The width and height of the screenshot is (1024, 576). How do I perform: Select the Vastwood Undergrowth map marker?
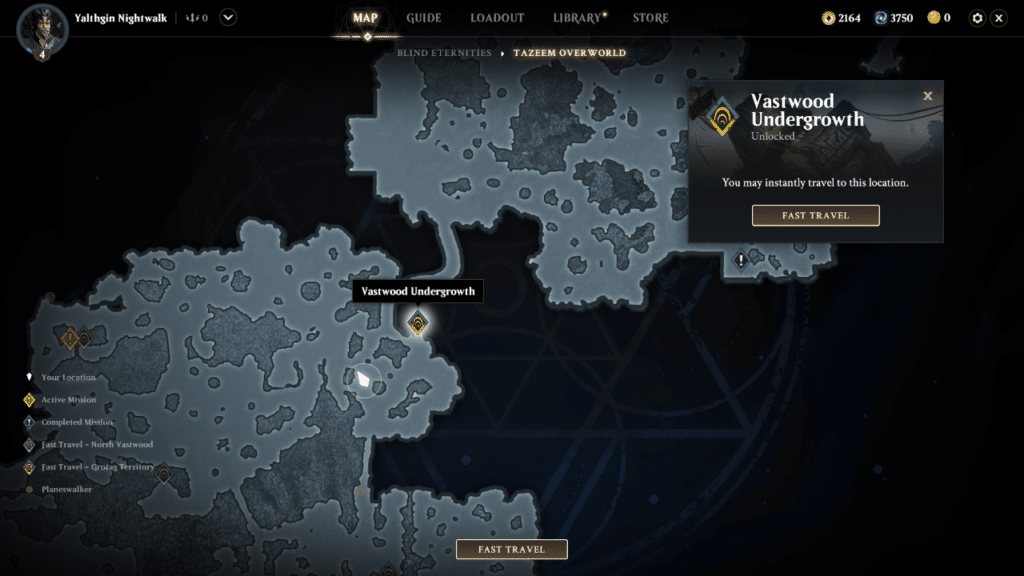point(418,322)
